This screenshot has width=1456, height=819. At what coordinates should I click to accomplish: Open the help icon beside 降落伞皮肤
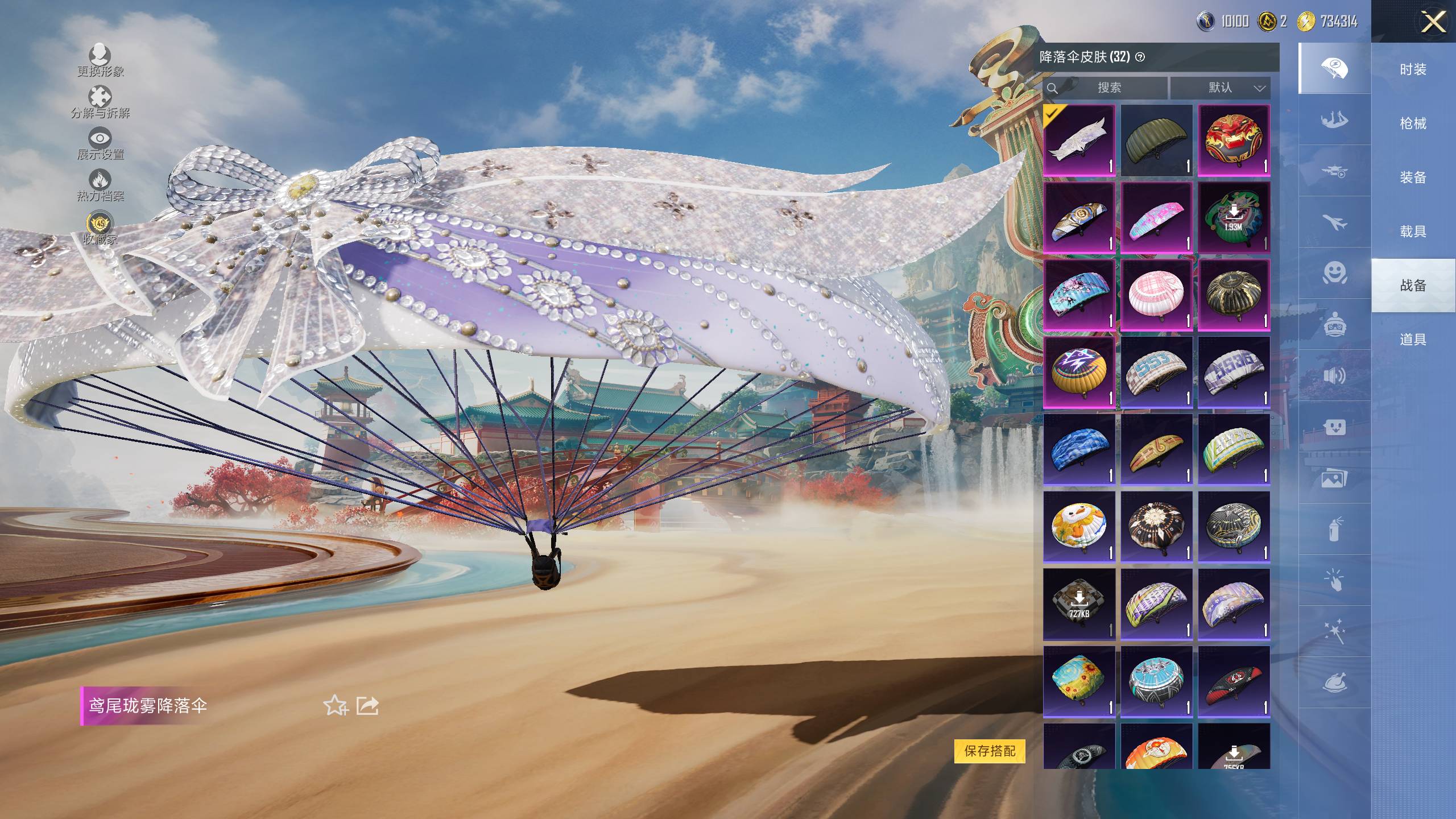[x=1140, y=57]
